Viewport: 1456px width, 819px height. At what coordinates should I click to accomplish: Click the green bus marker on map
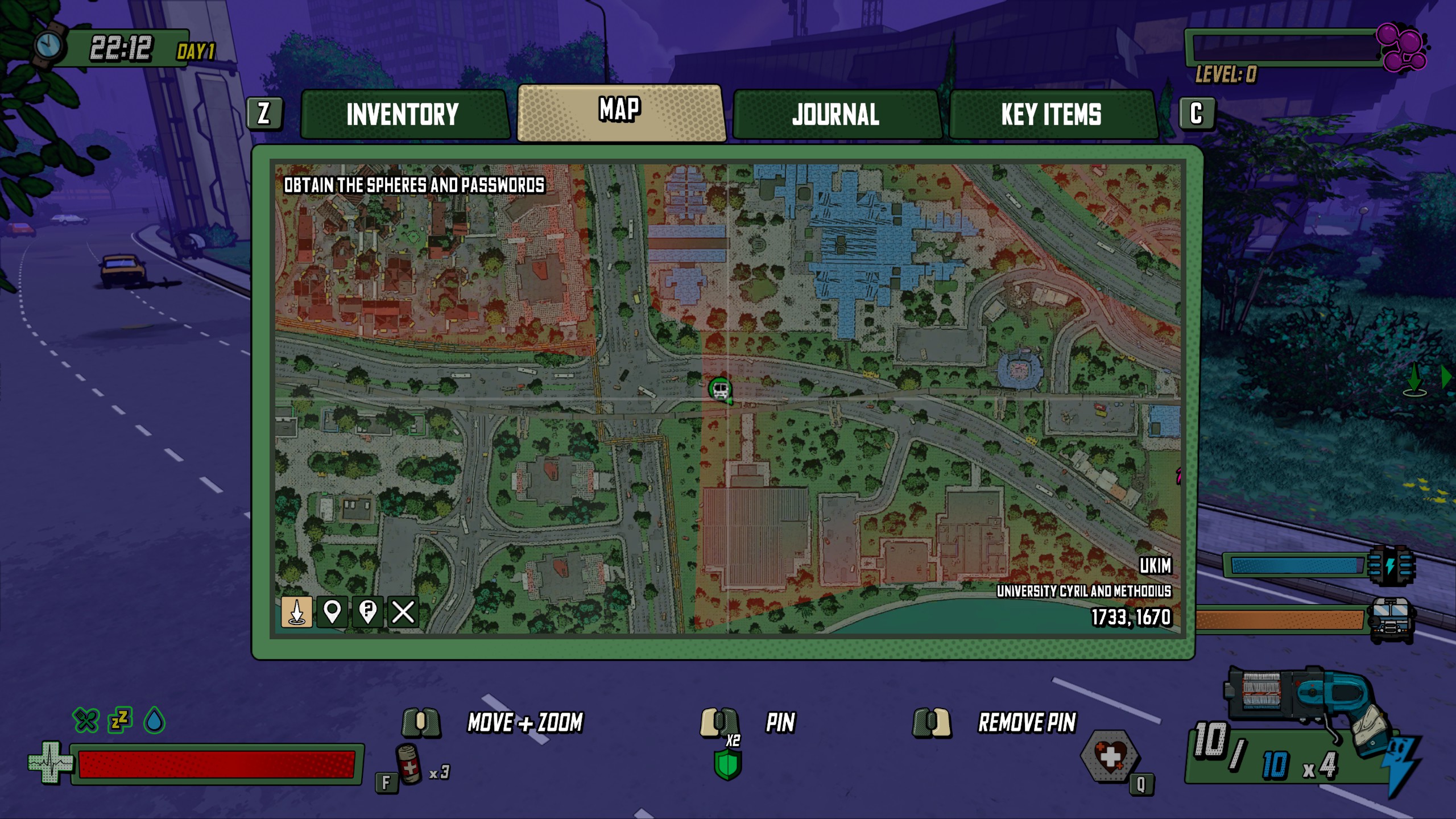click(x=720, y=390)
